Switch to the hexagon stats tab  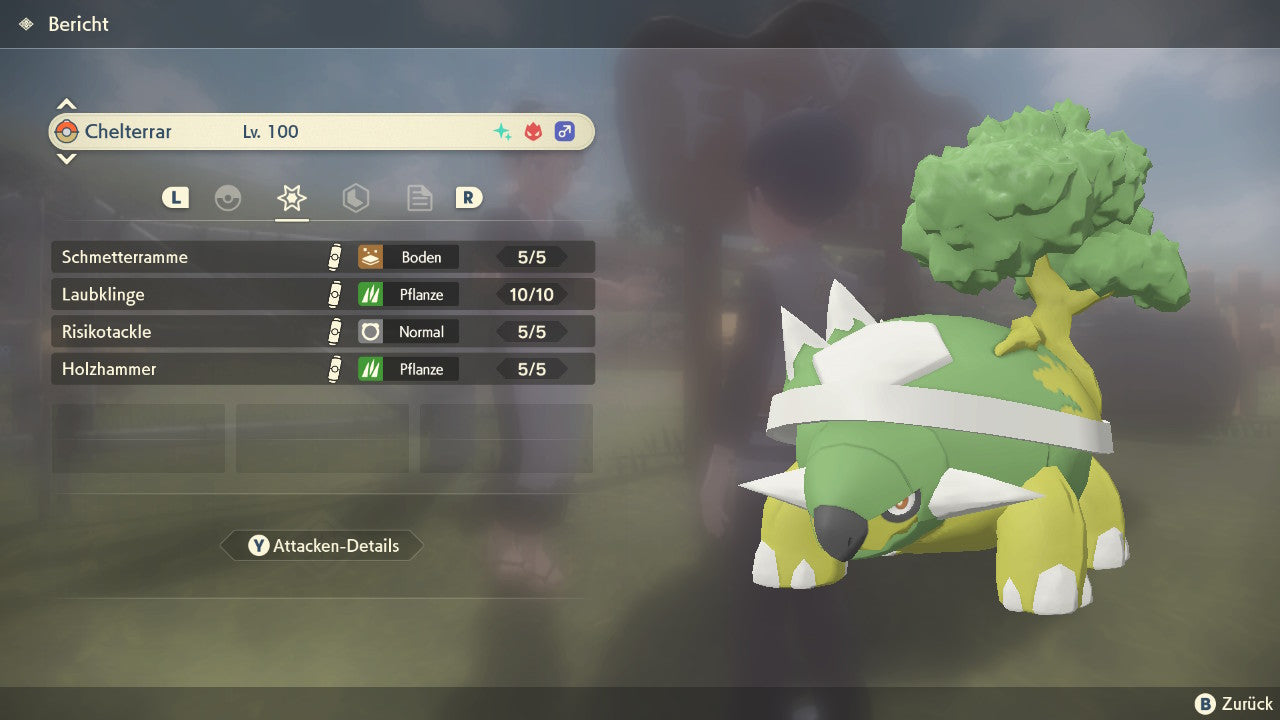[x=355, y=198]
